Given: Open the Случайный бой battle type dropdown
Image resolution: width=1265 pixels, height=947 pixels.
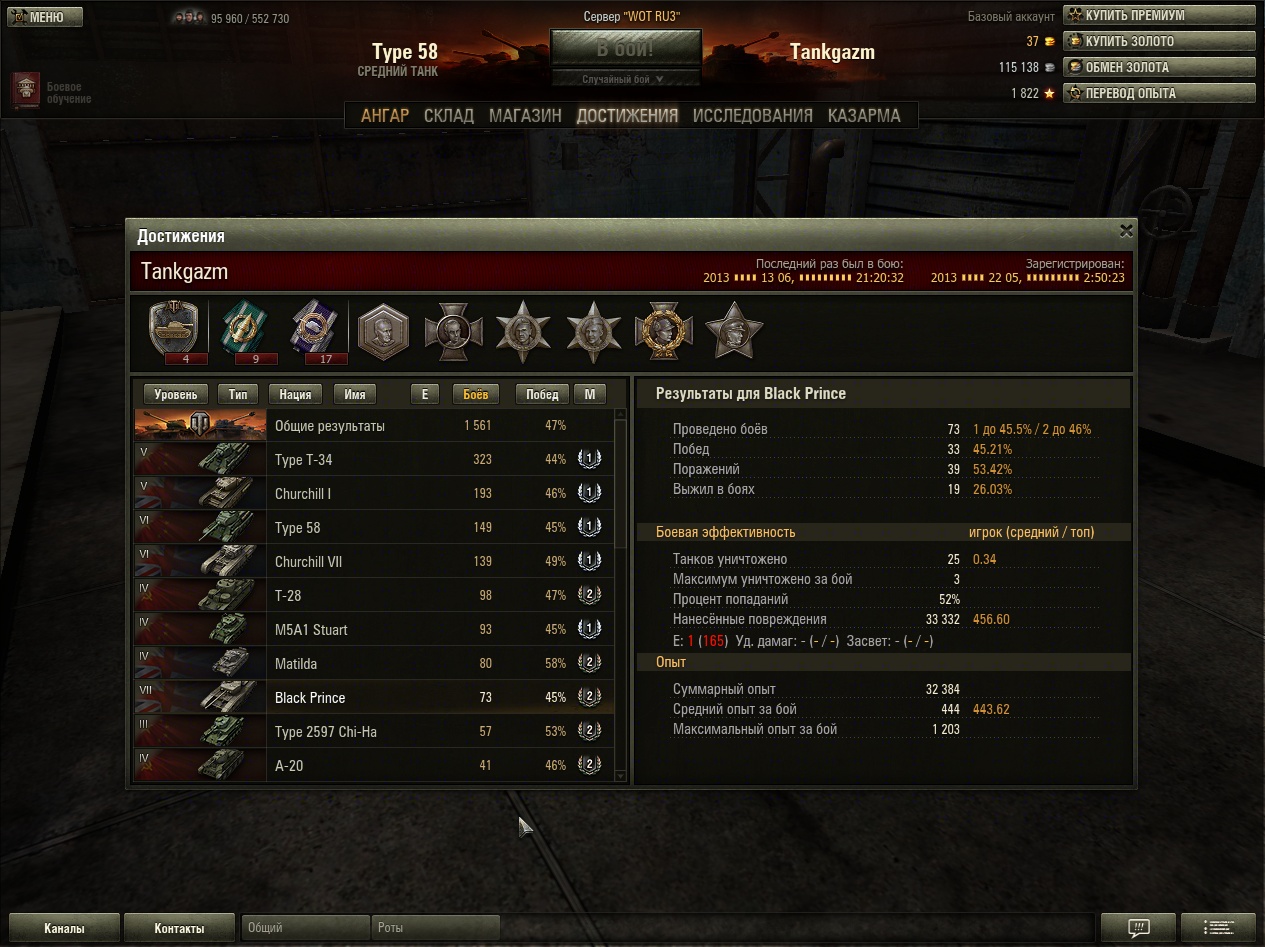Looking at the screenshot, I should pos(625,79).
